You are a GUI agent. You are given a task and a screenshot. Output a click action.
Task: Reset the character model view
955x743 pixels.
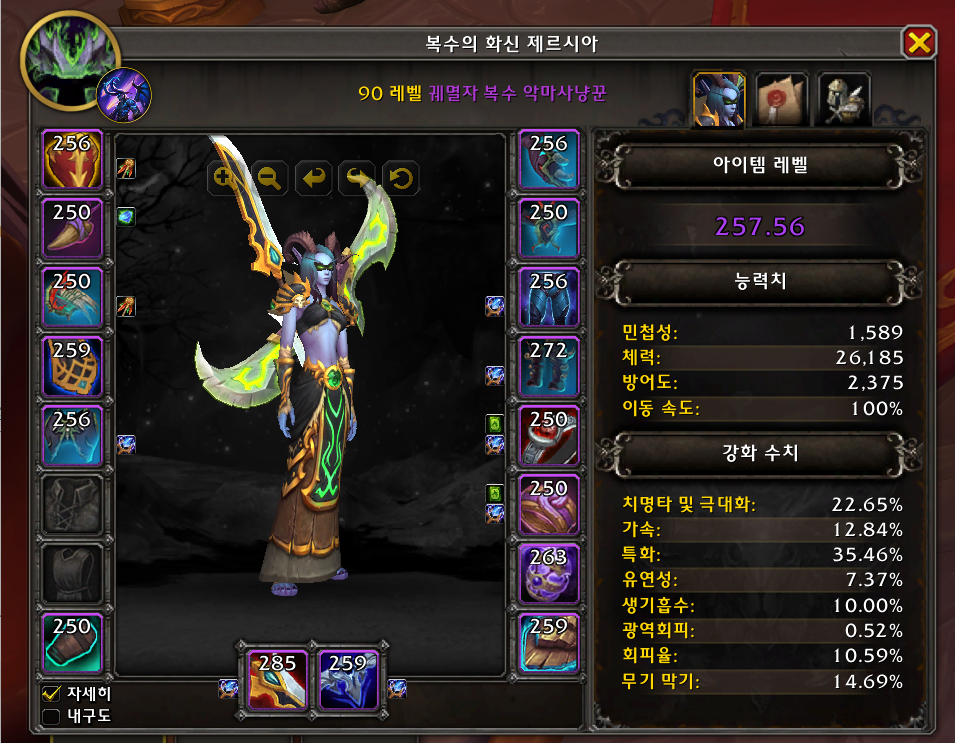click(x=400, y=178)
